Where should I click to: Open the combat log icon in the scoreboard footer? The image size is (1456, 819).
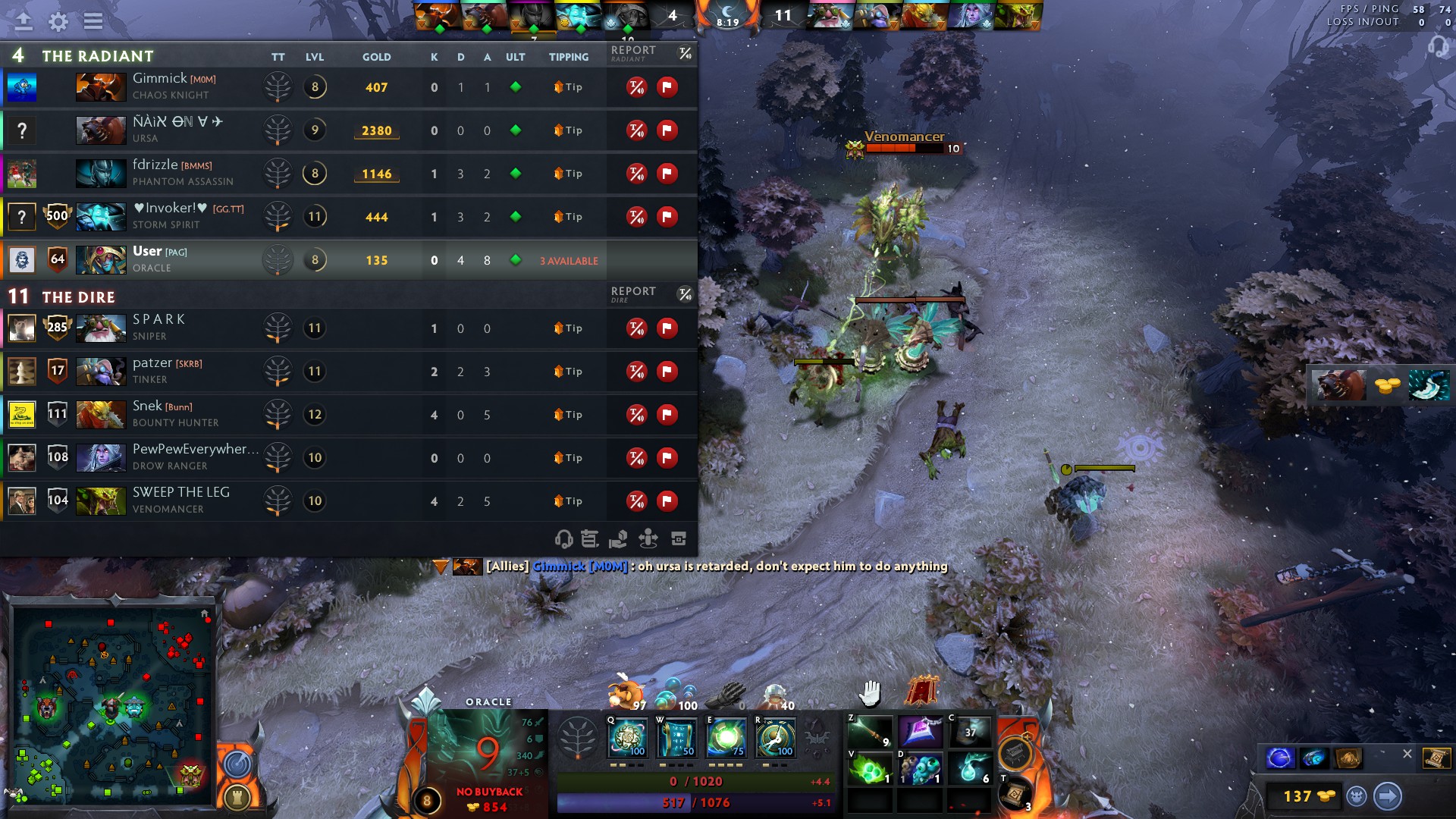pos(589,540)
